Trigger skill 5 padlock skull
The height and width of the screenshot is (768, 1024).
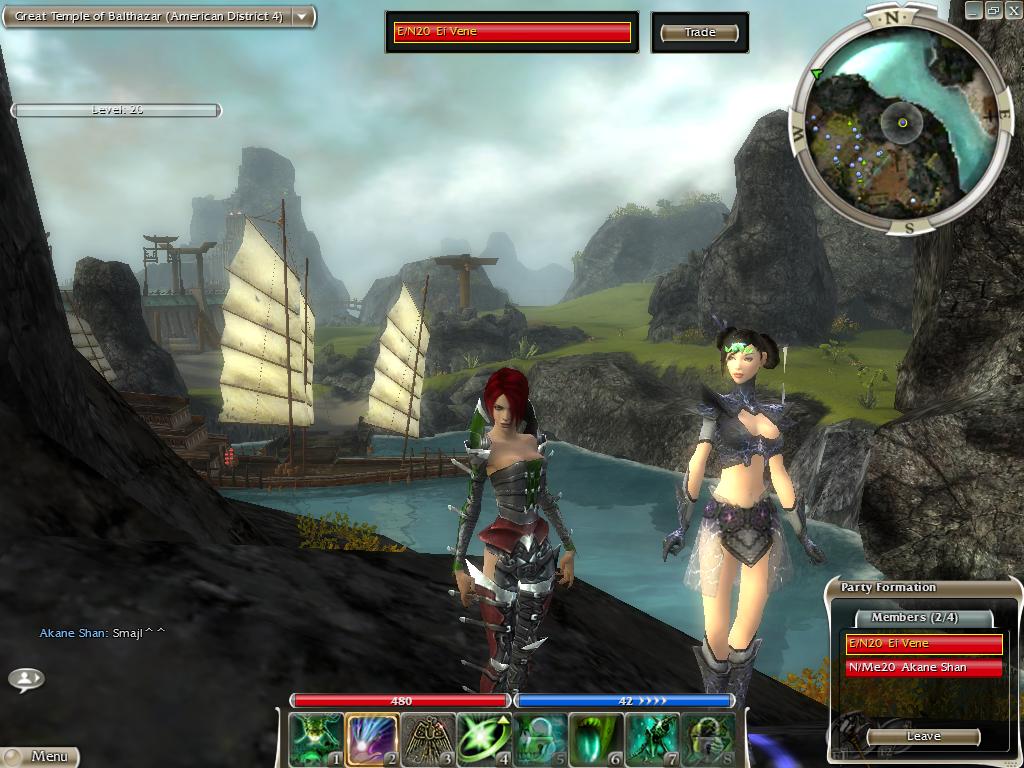[540, 739]
